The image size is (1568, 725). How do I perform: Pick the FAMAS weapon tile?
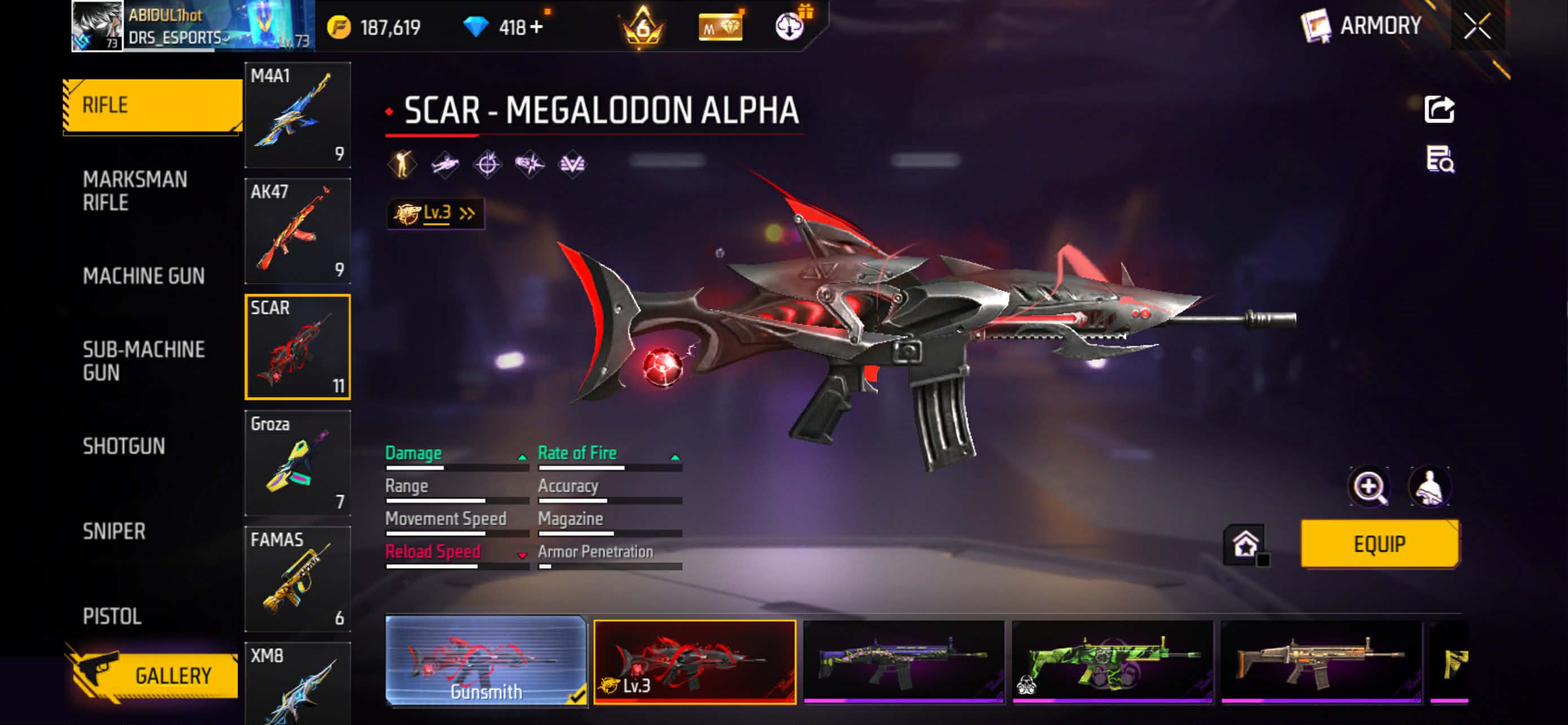pyautogui.click(x=297, y=578)
